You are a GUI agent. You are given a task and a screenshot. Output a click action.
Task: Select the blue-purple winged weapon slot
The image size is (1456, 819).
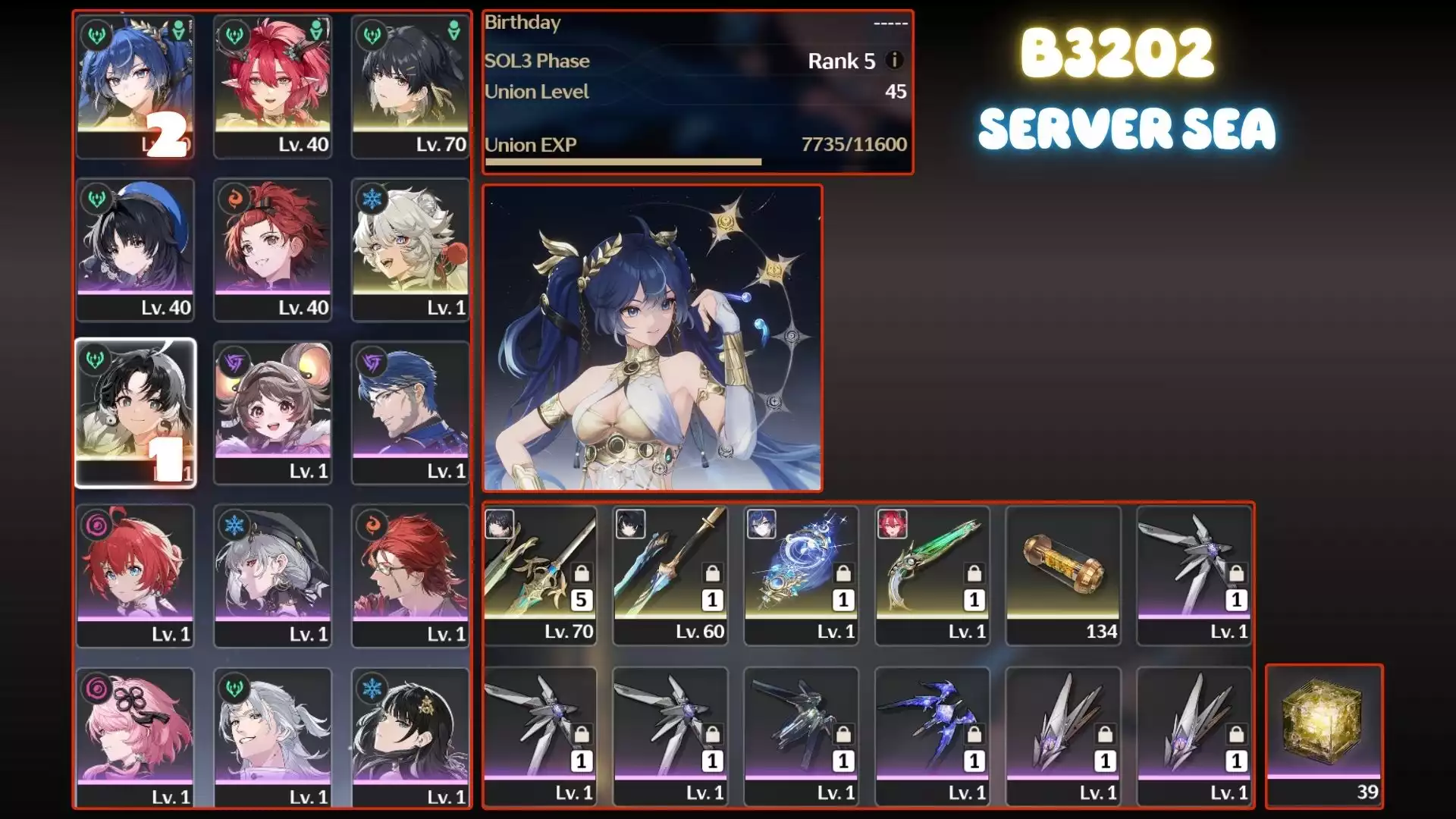click(932, 734)
